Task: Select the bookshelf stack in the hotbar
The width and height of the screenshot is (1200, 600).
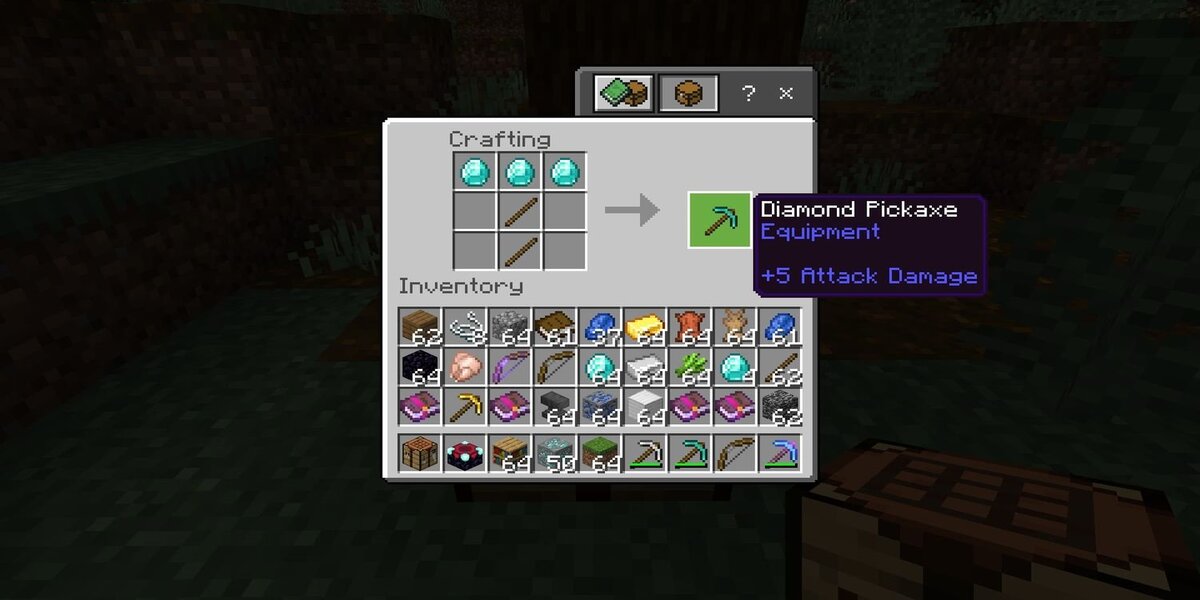Action: click(x=510, y=453)
